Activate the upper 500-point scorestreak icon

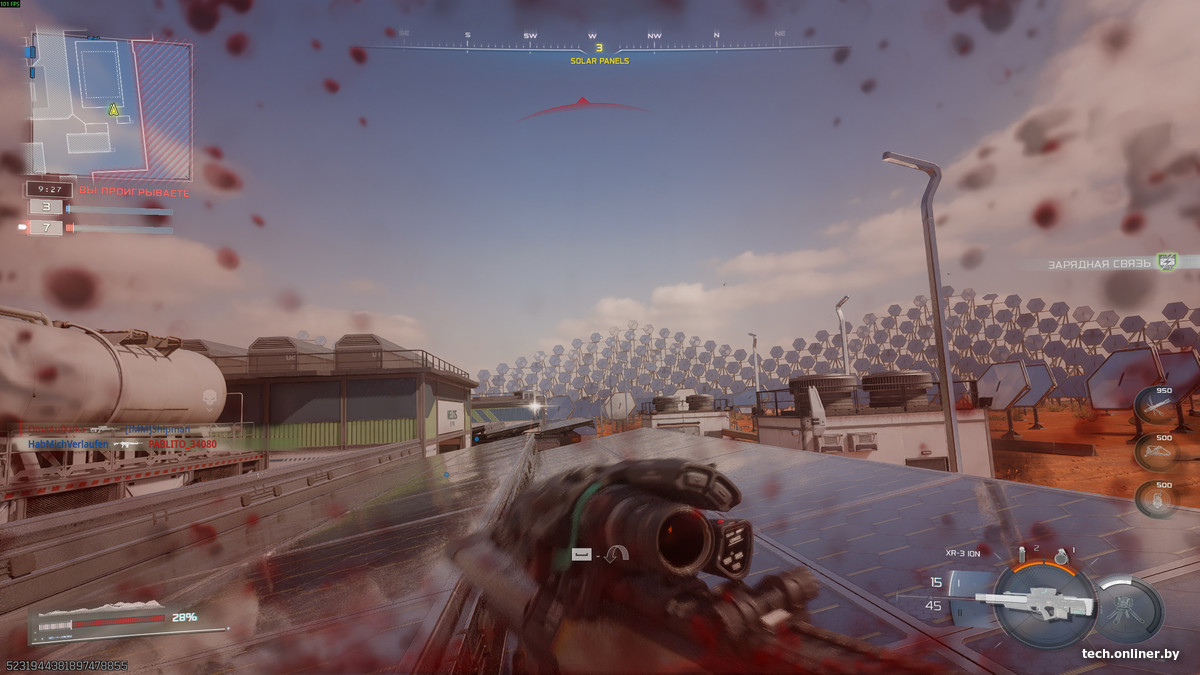tap(1155, 452)
